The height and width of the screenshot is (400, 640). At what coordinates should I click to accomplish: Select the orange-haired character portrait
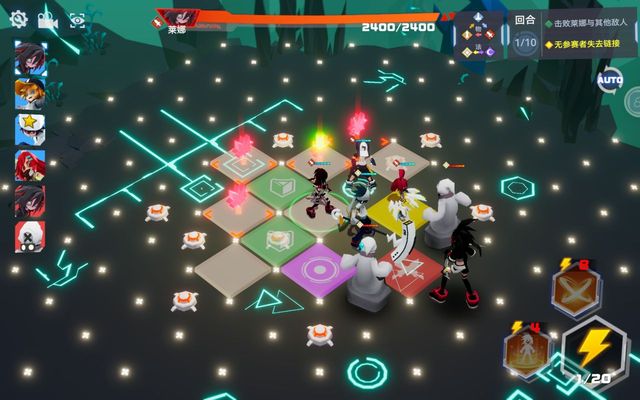tap(29, 93)
